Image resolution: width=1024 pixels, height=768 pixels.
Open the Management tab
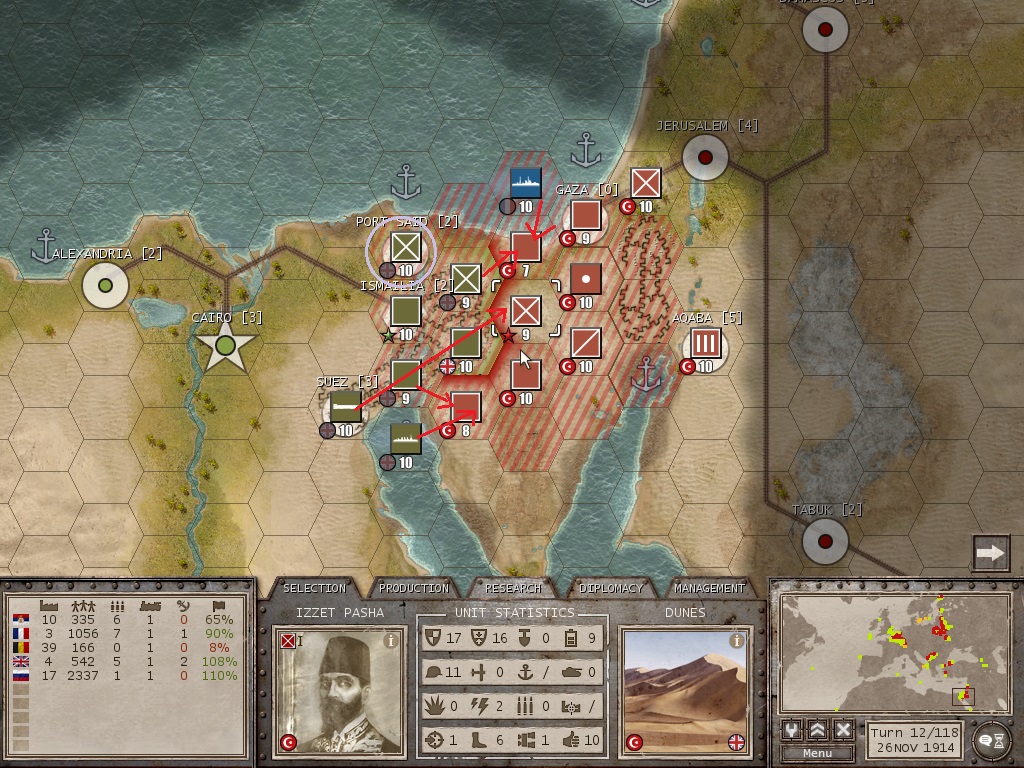coord(709,588)
